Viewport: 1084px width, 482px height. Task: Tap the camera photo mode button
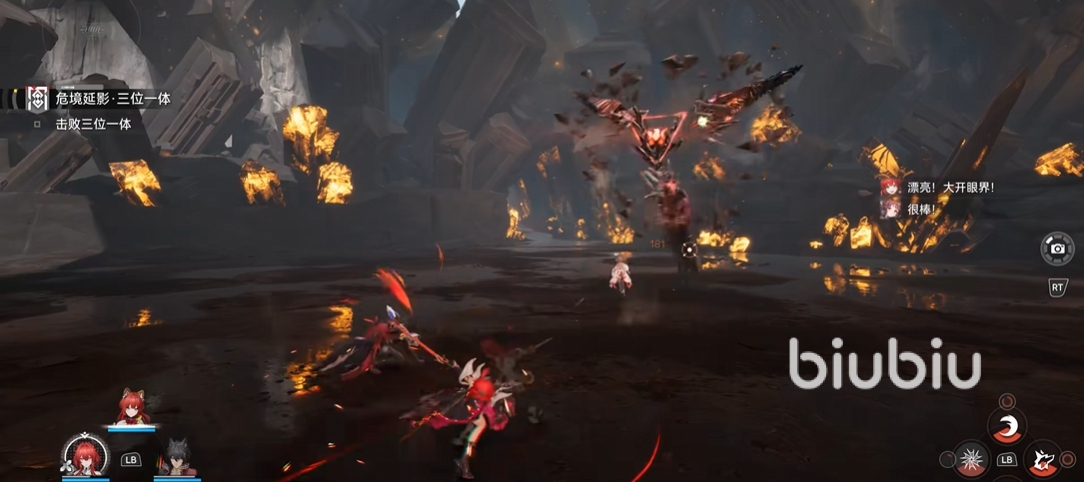(1056, 247)
